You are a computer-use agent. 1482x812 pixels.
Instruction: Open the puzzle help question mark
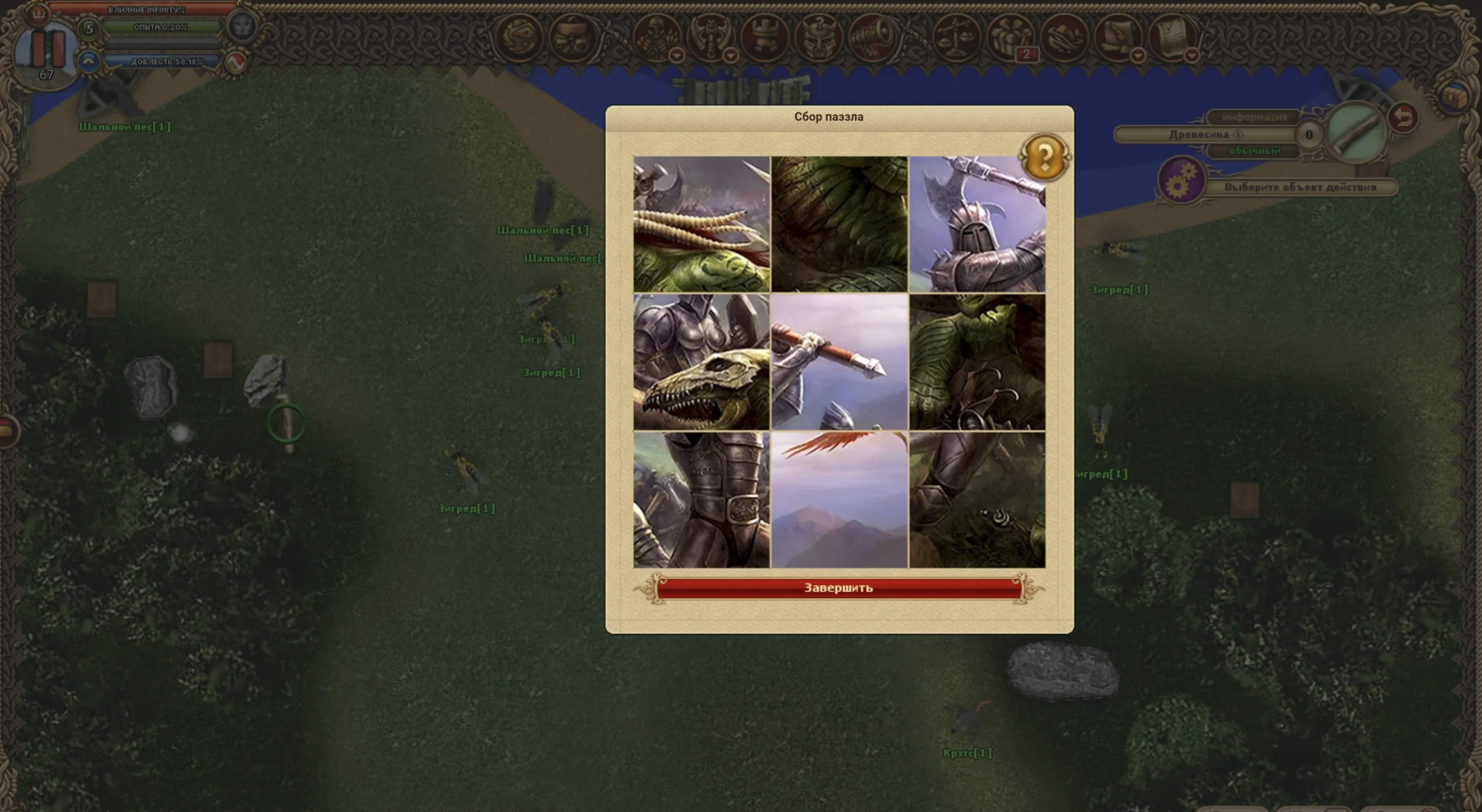pos(1045,157)
